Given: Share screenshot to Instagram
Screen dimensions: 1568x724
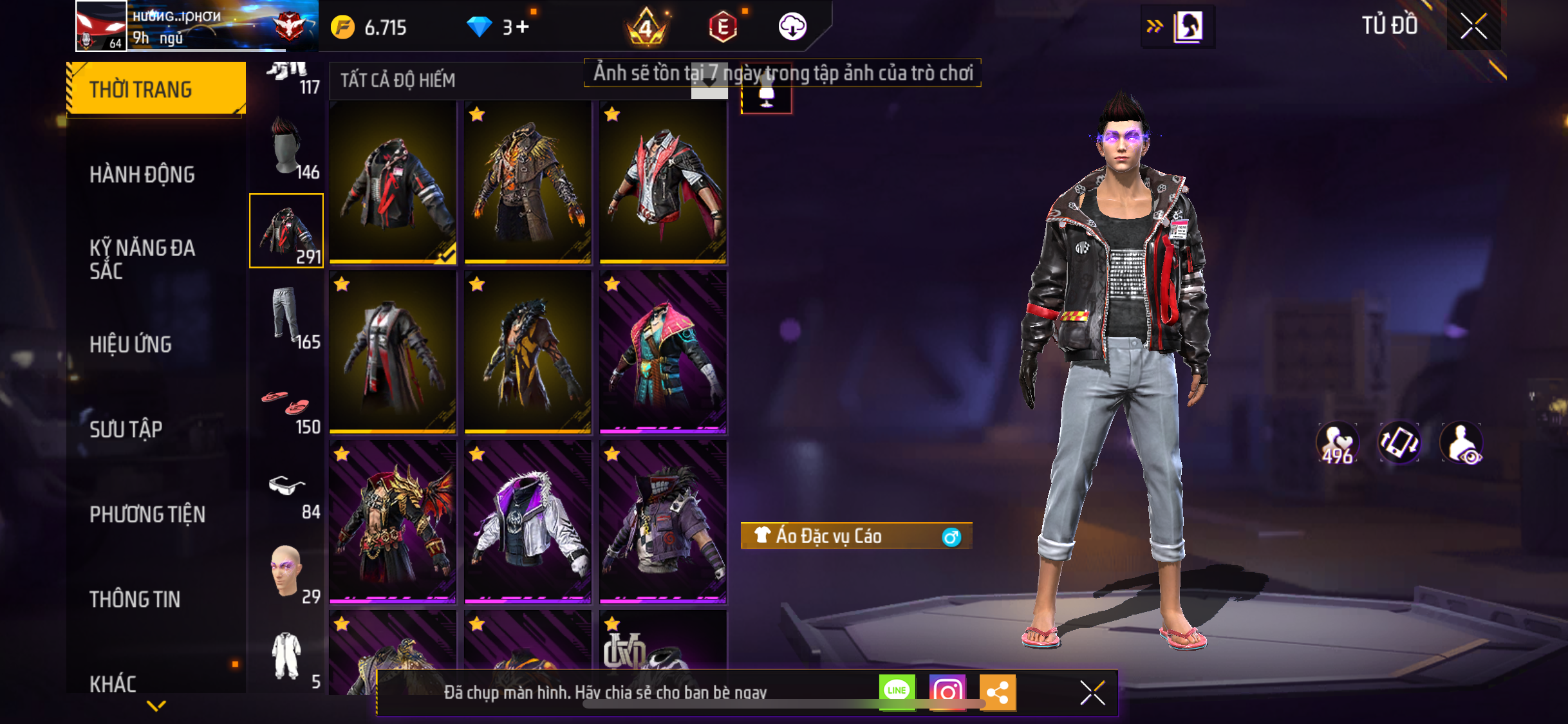Looking at the screenshot, I should [x=947, y=692].
